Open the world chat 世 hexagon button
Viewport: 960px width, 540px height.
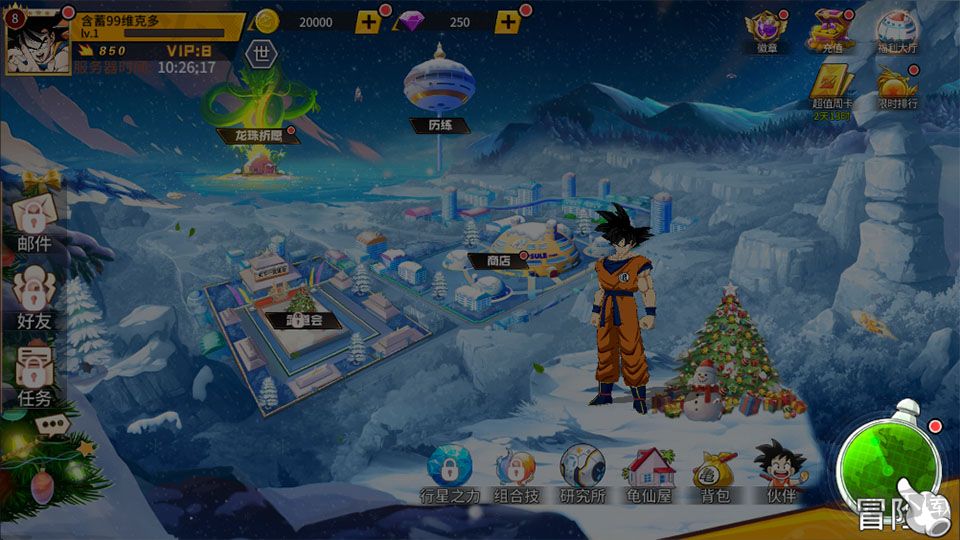(261, 55)
